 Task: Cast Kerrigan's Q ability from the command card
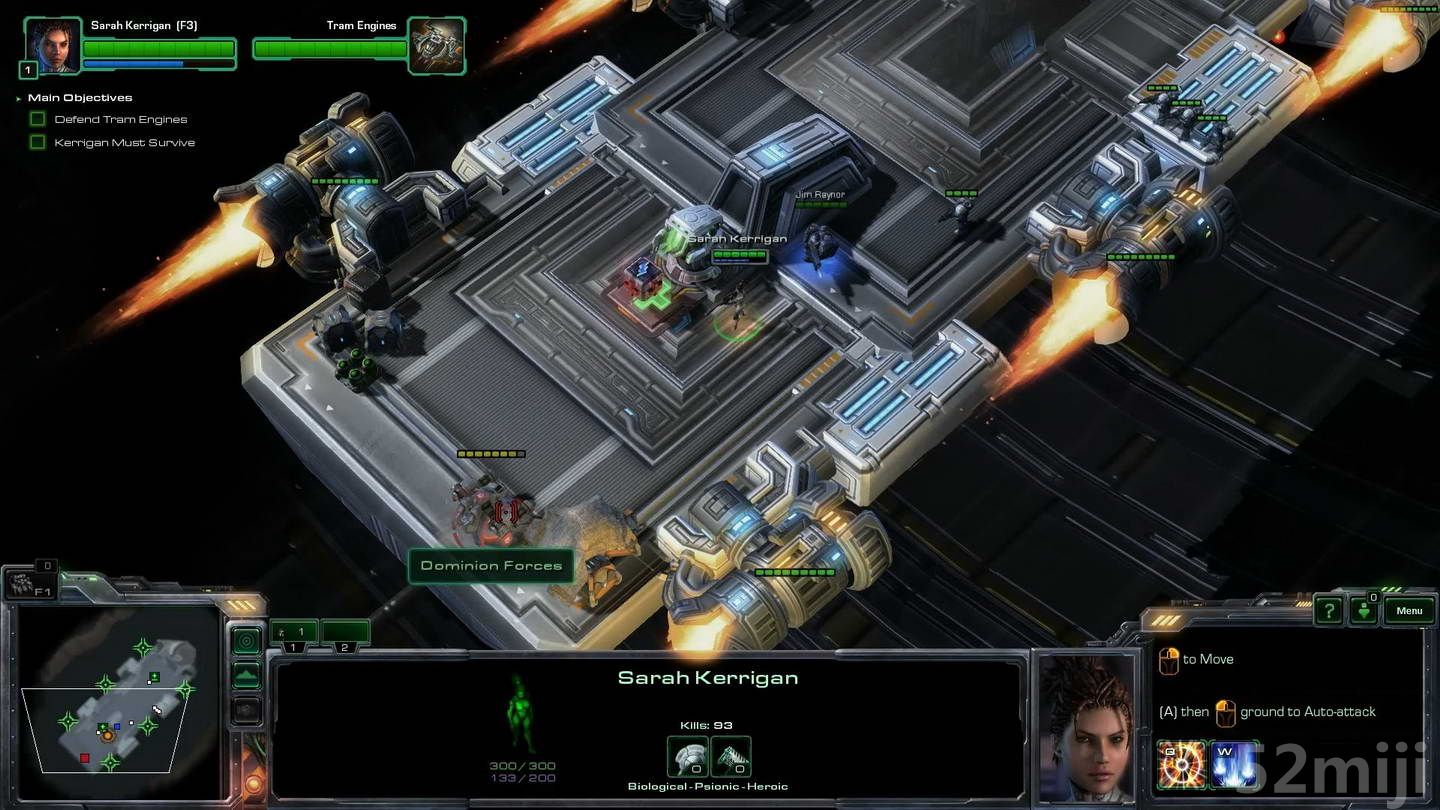[1181, 763]
